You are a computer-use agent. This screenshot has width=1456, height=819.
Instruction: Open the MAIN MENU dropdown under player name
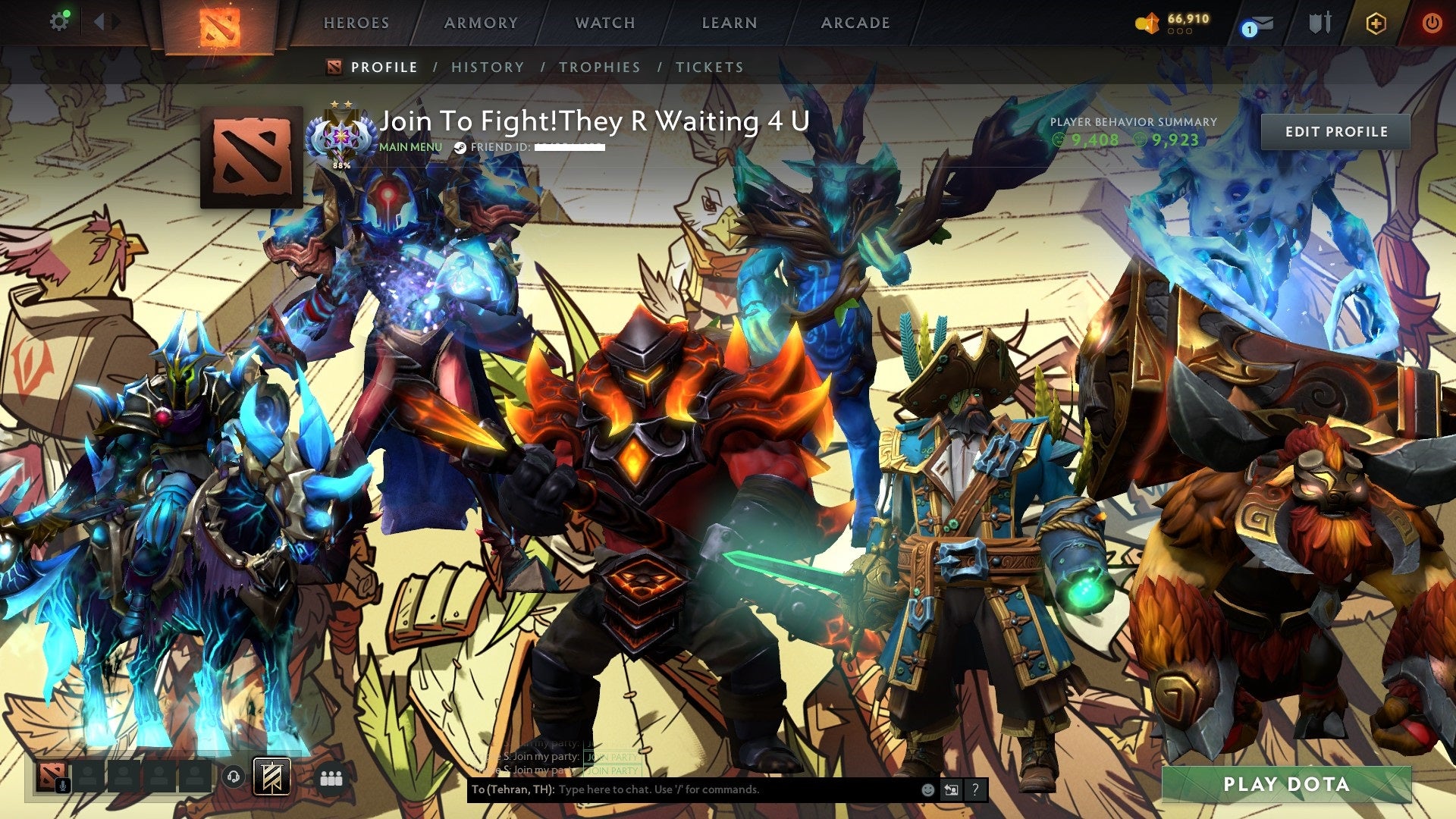pyautogui.click(x=410, y=147)
